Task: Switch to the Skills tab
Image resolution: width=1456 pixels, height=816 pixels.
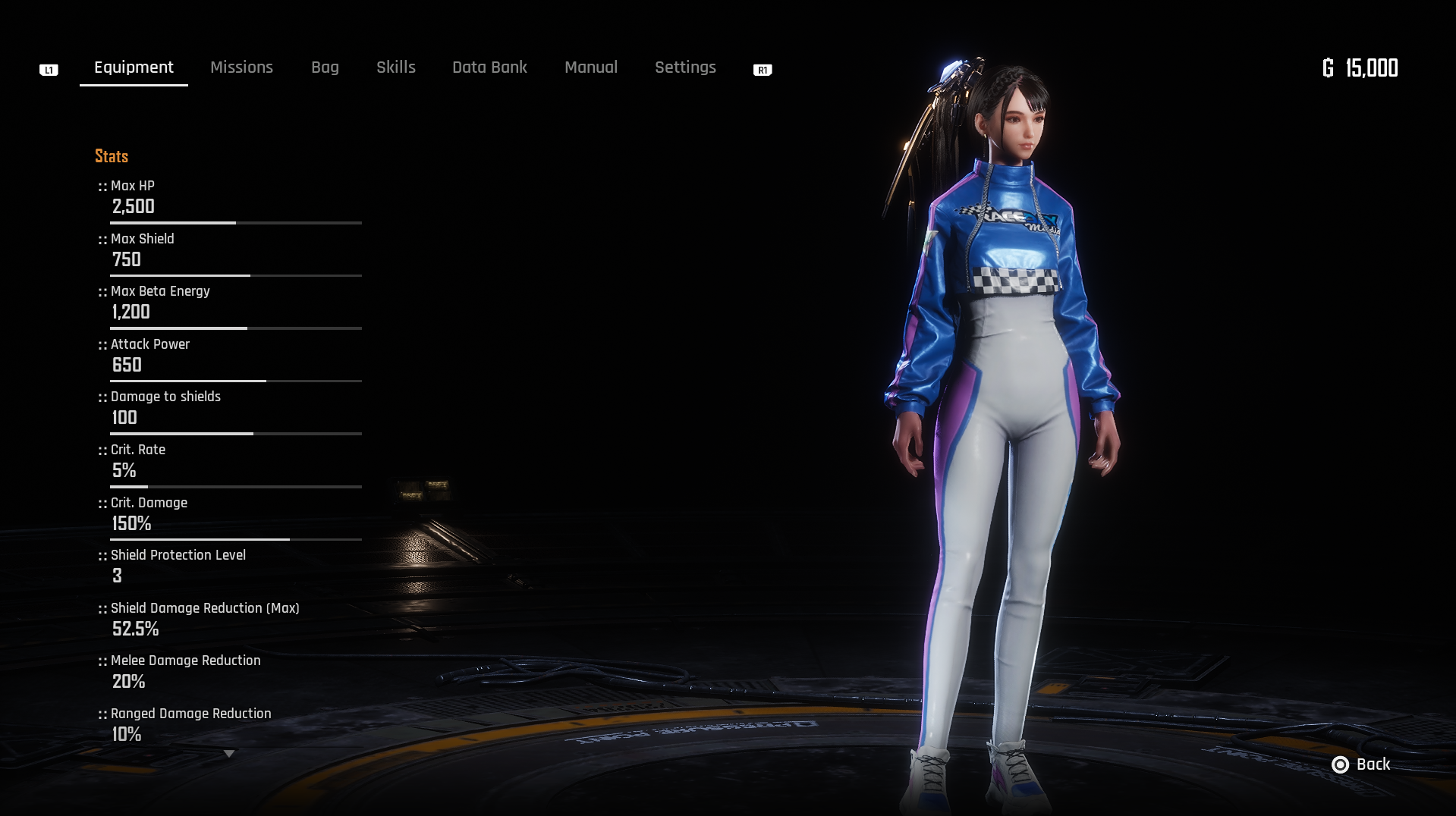Action: click(x=395, y=67)
